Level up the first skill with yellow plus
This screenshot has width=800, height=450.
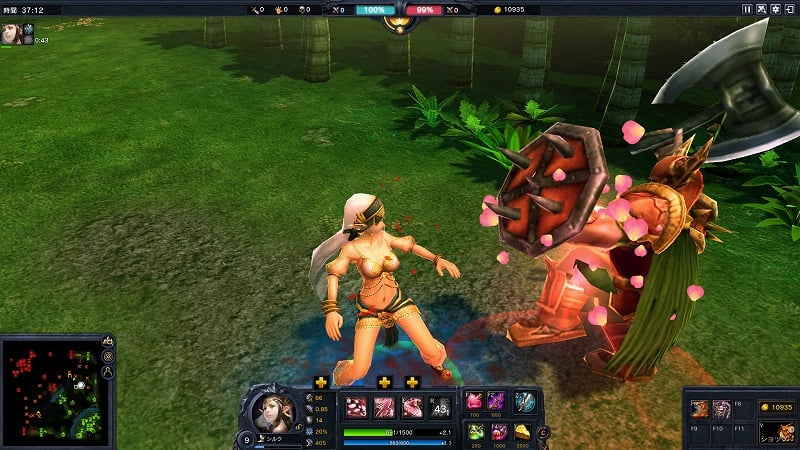coord(321,382)
